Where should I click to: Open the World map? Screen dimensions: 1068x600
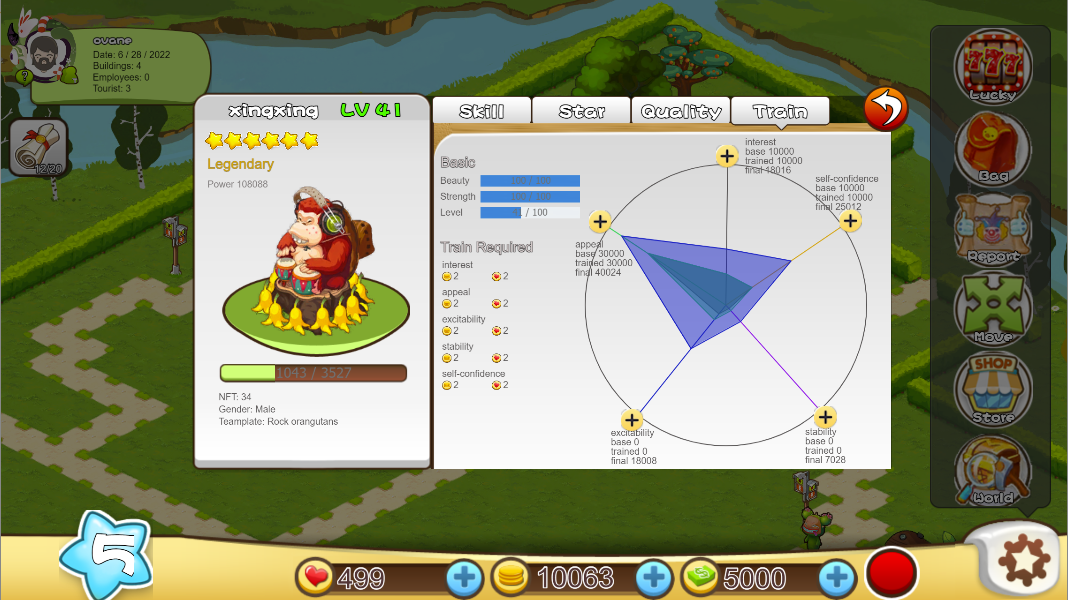(992, 469)
